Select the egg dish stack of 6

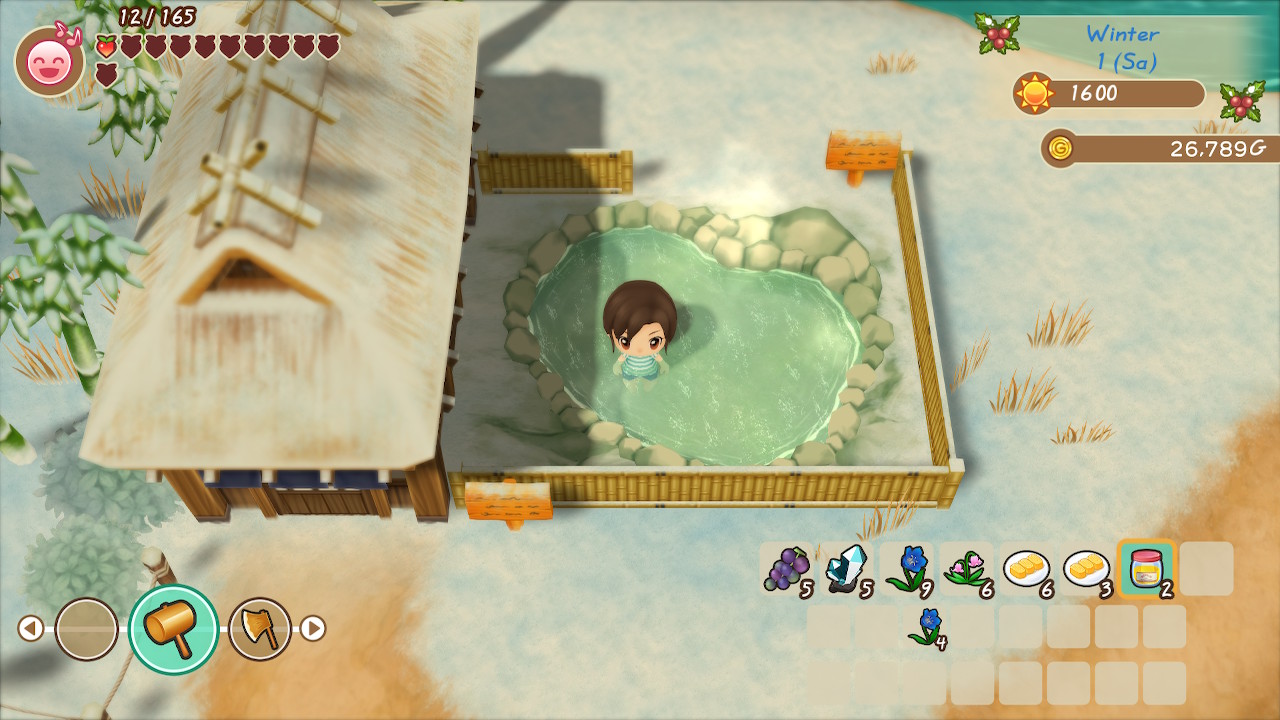click(1027, 570)
